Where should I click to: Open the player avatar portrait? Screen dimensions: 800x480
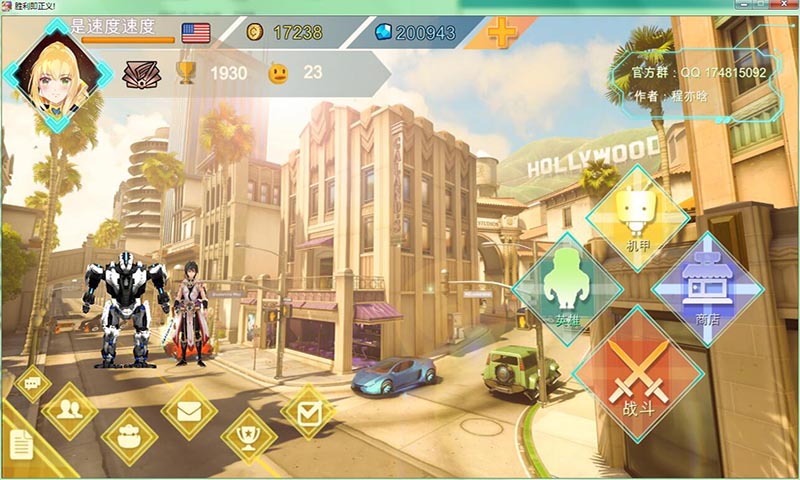click(57, 70)
